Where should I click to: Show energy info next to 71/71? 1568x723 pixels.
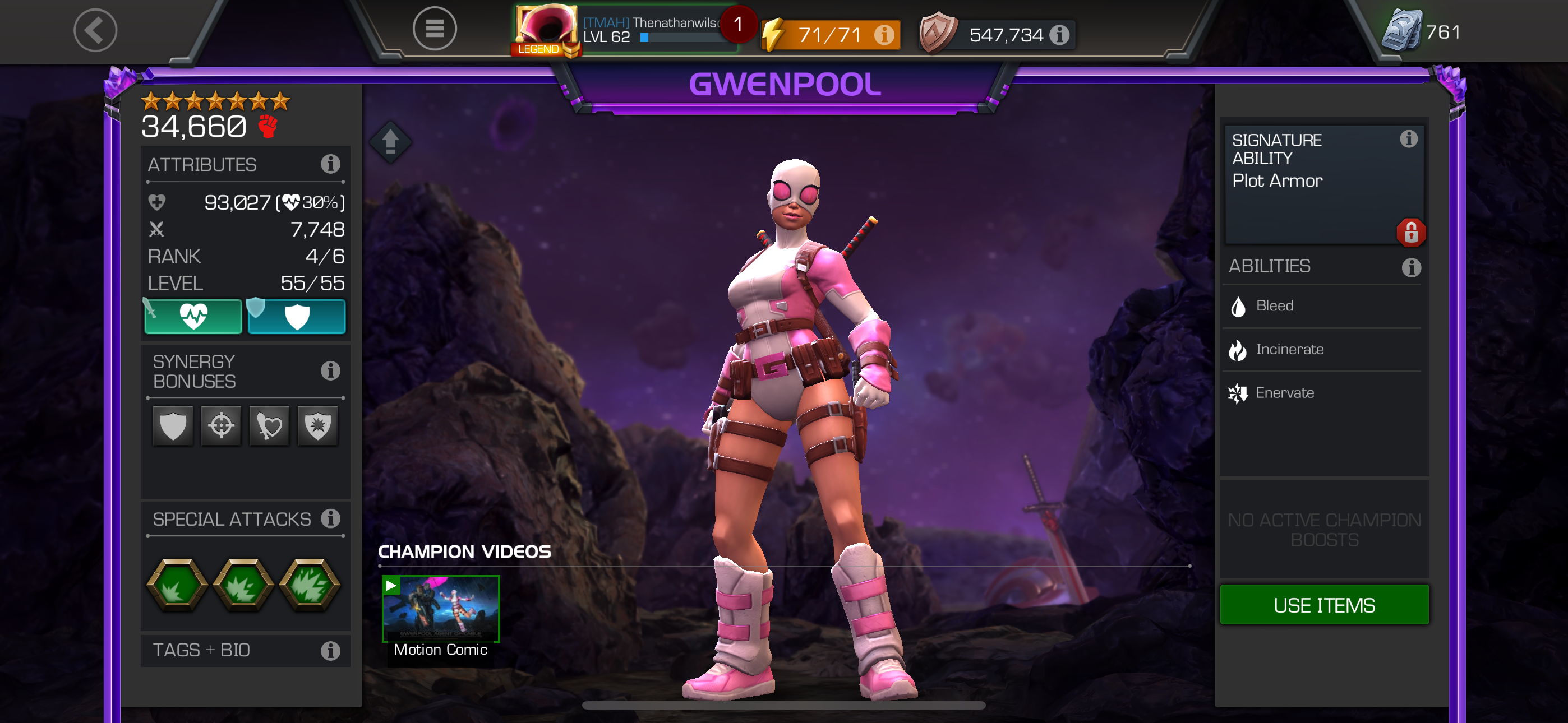(x=884, y=35)
